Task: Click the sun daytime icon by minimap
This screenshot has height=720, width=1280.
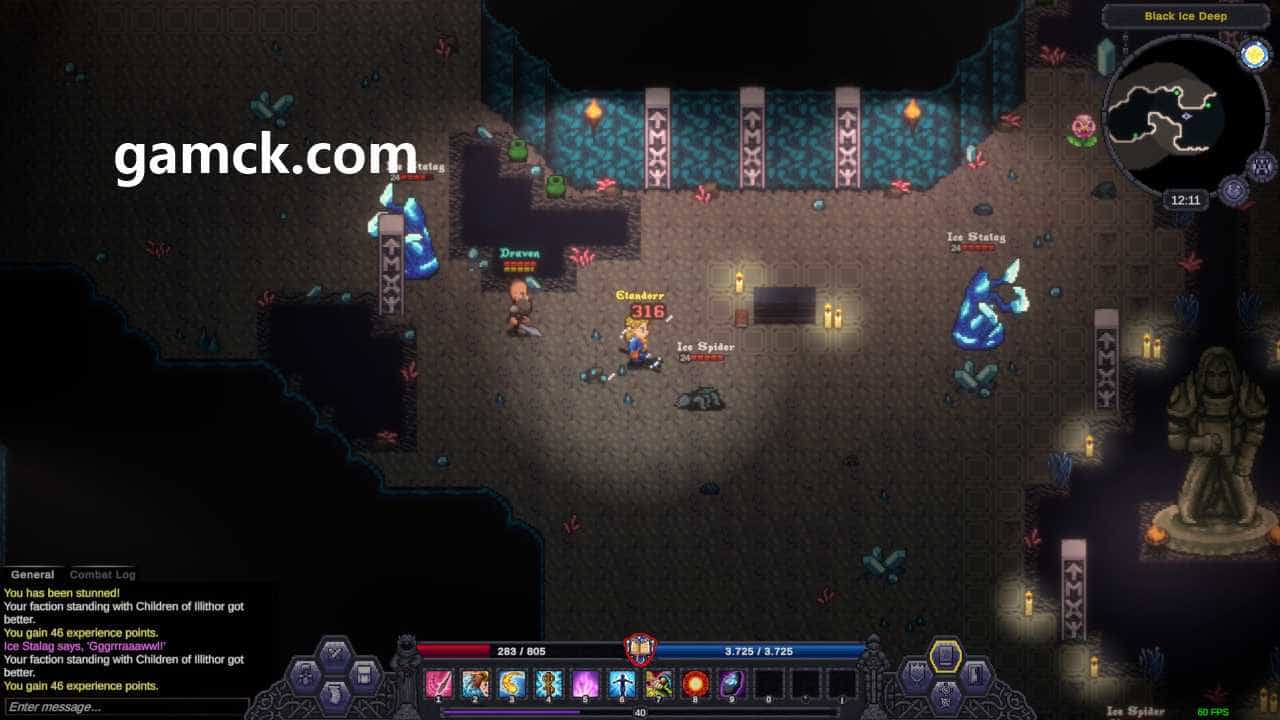Action: (x=1254, y=55)
